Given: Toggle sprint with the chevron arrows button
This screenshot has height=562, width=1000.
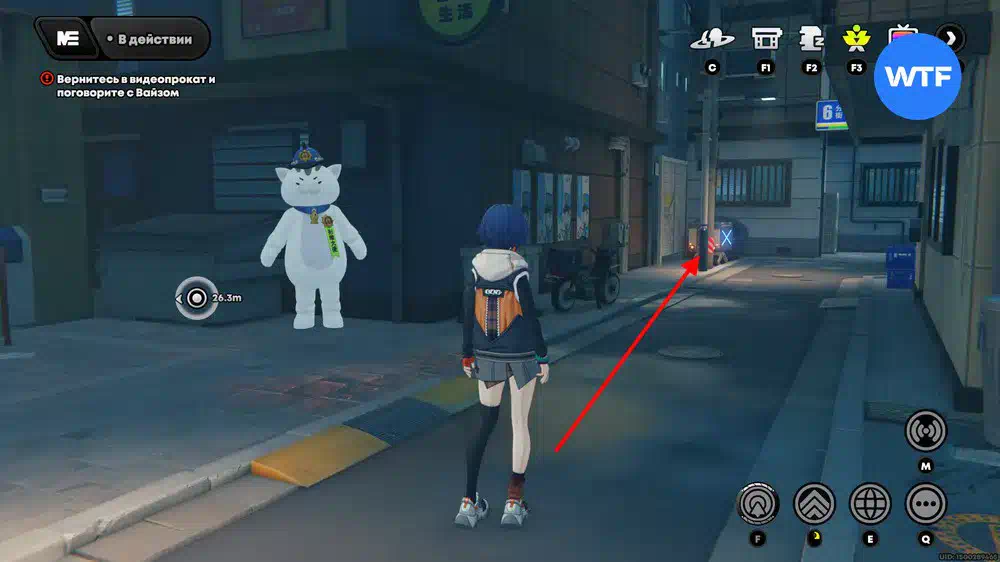Looking at the screenshot, I should coord(814,503).
